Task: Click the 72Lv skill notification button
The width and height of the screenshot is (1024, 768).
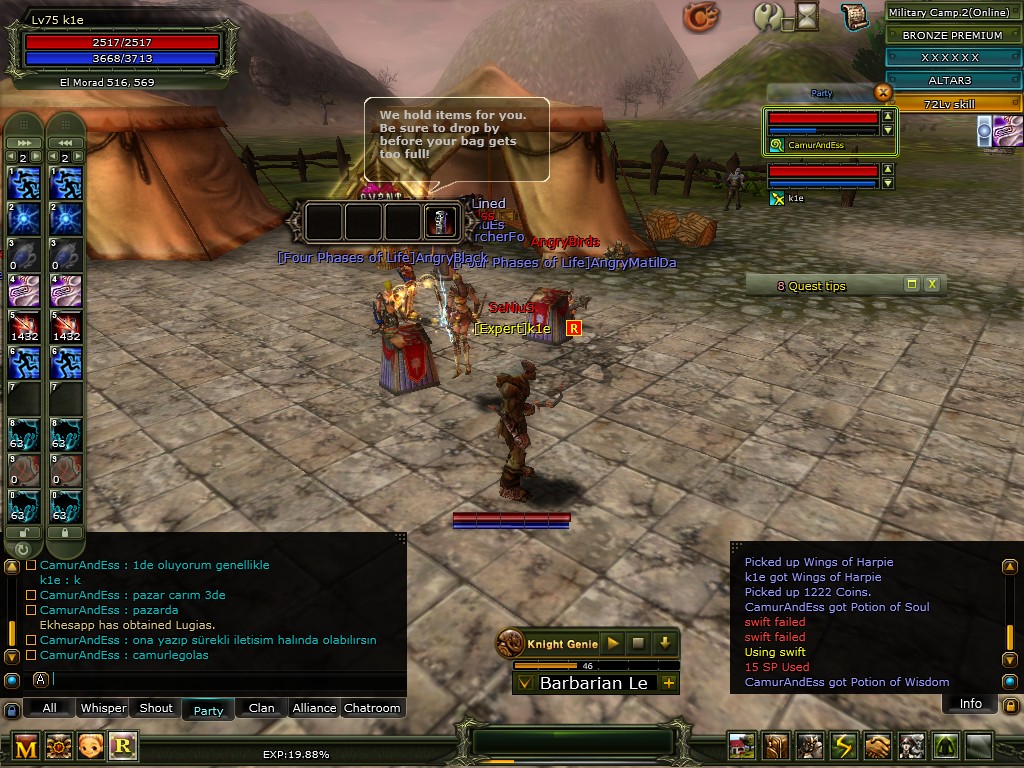Action: [x=955, y=104]
